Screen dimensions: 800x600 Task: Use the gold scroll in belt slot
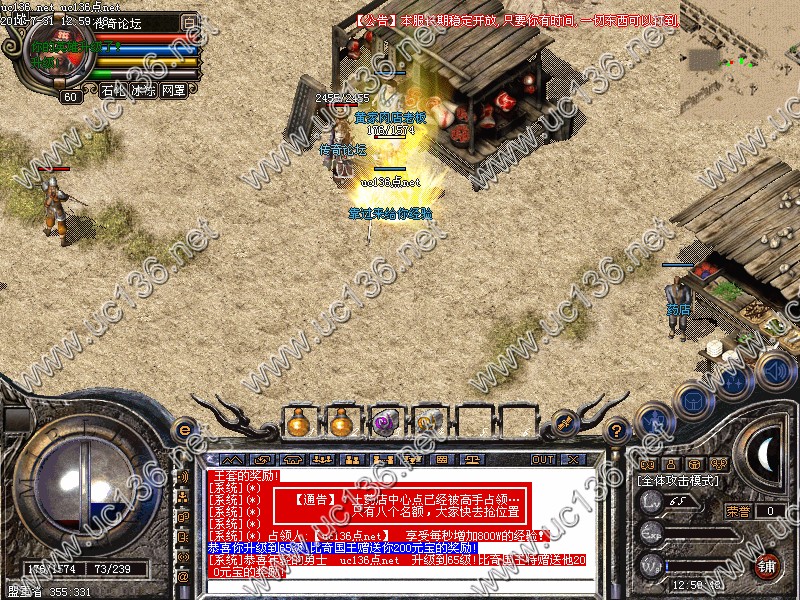pos(429,423)
